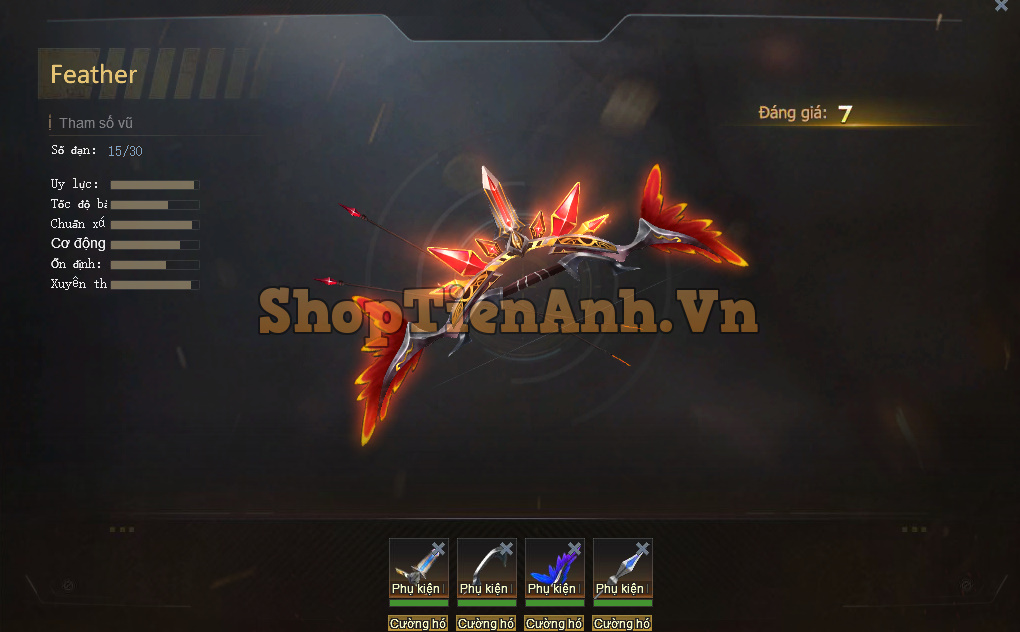Remove the silver arrowhead accessory with its X
Image resolution: width=1020 pixels, height=632 pixels.
tap(642, 549)
